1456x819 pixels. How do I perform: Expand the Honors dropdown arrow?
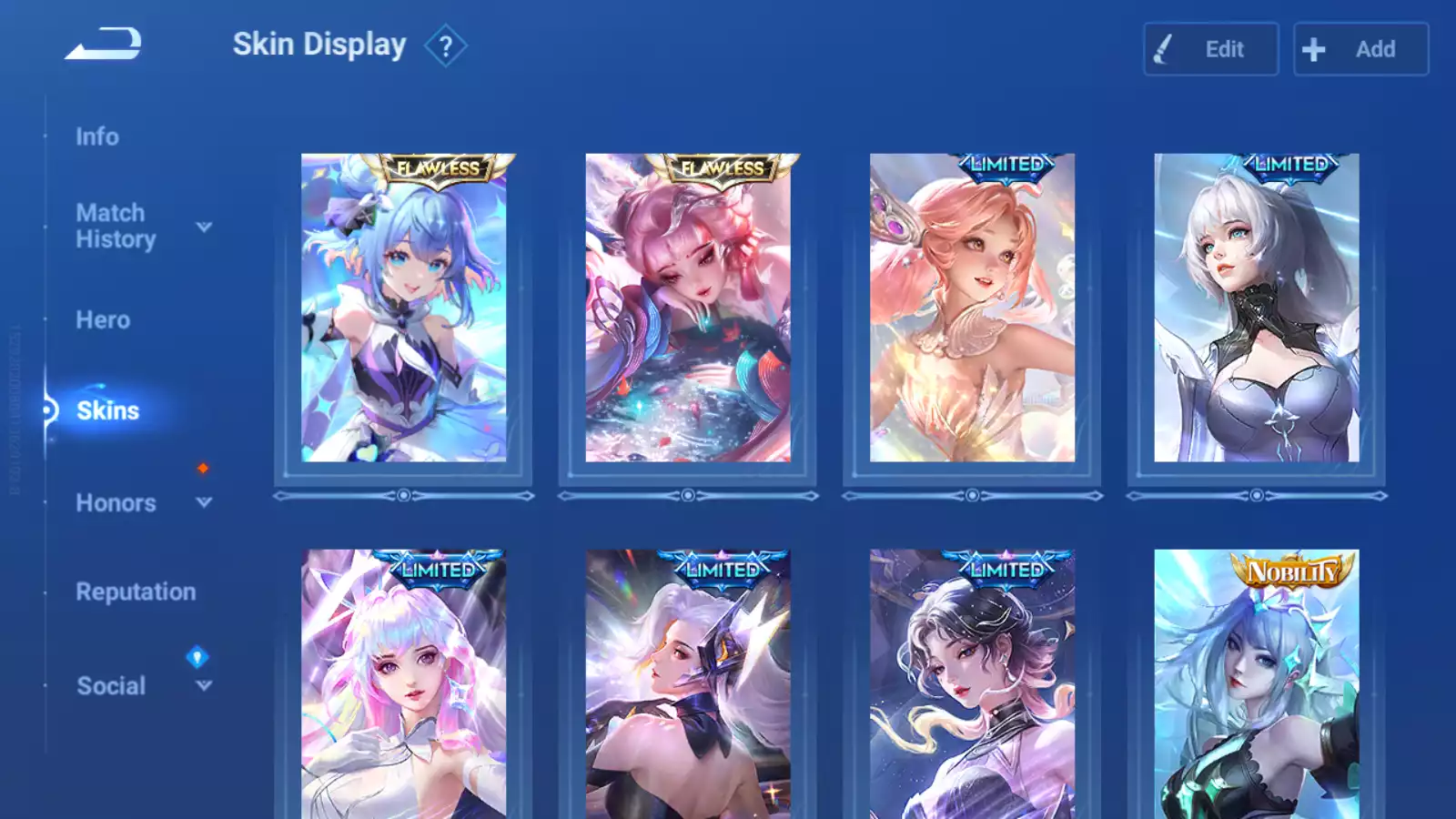tap(204, 502)
